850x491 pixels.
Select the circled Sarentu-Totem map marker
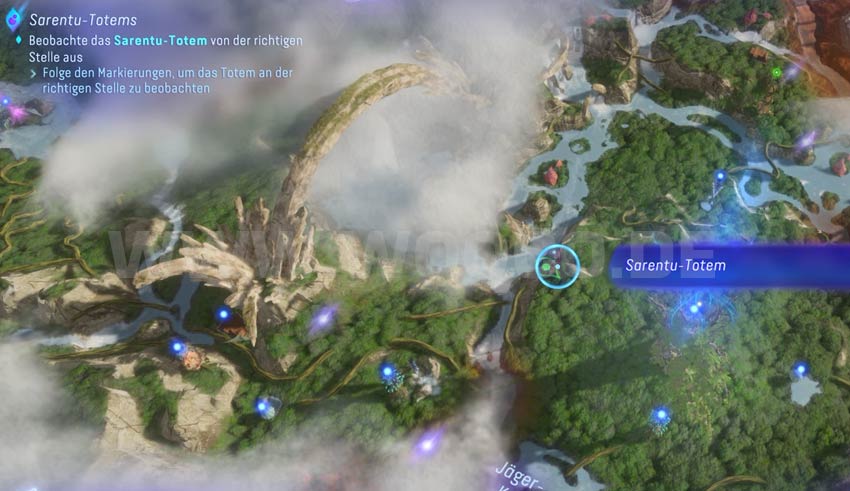point(557,267)
